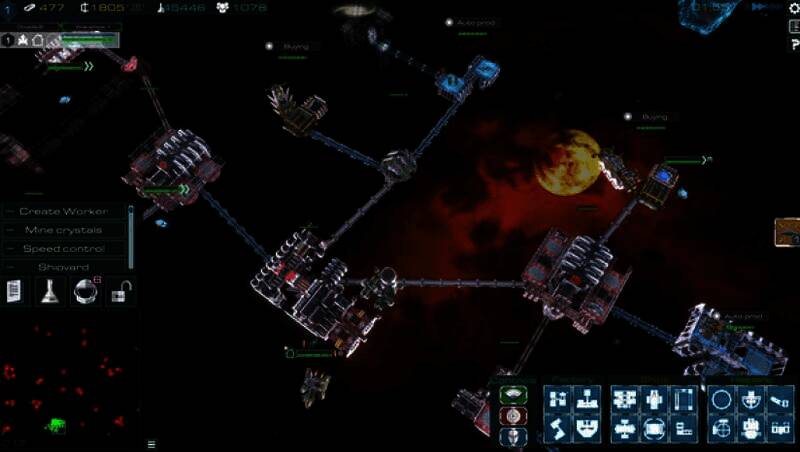Select the helmet face category button

pyautogui.click(x=513, y=436)
